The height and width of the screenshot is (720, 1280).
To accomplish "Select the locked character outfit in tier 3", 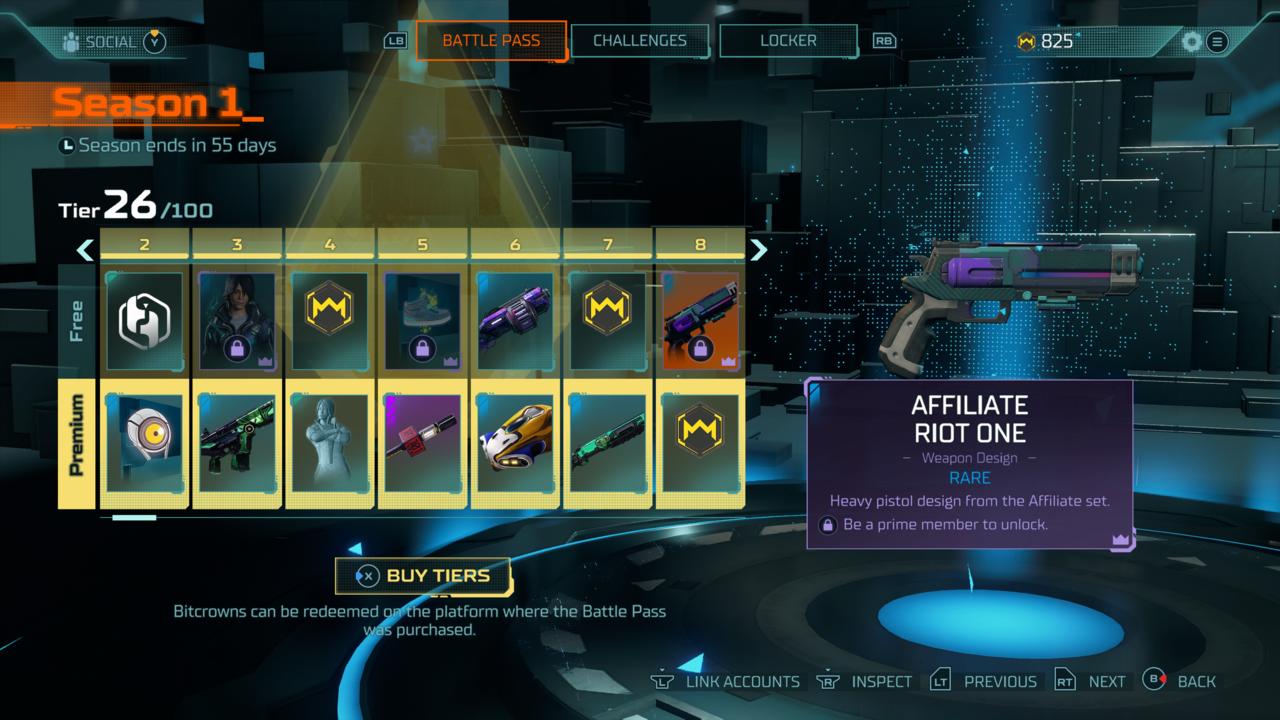I will (237, 320).
